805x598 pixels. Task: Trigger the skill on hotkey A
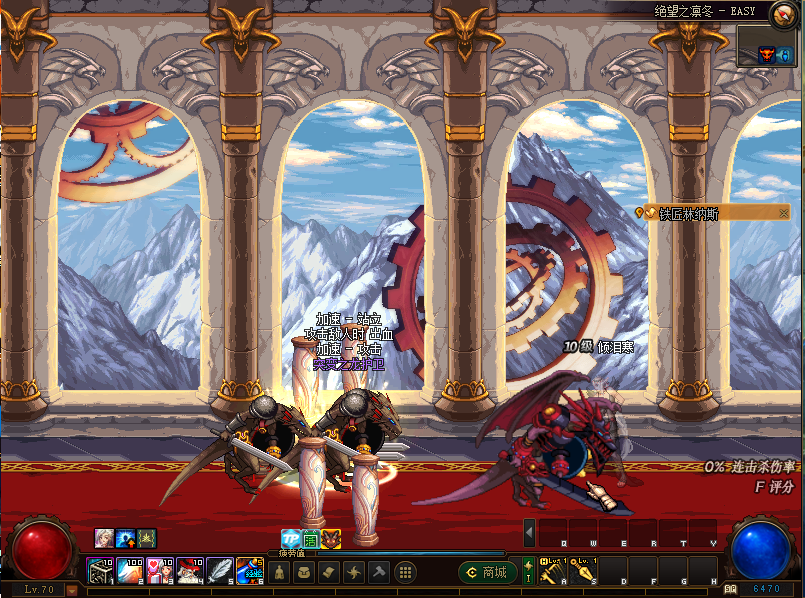554,571
